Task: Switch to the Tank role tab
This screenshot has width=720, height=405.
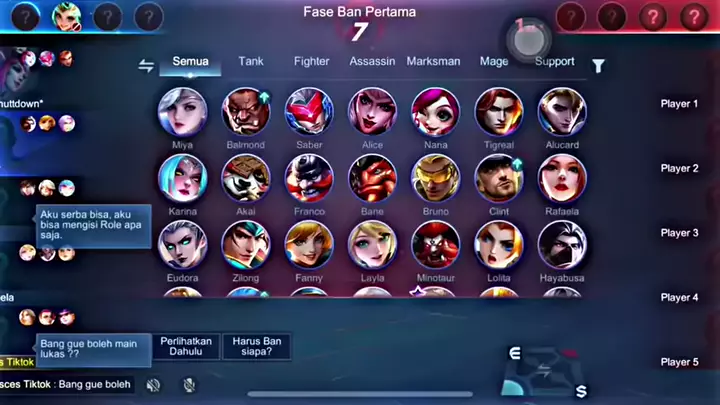Action: (251, 62)
